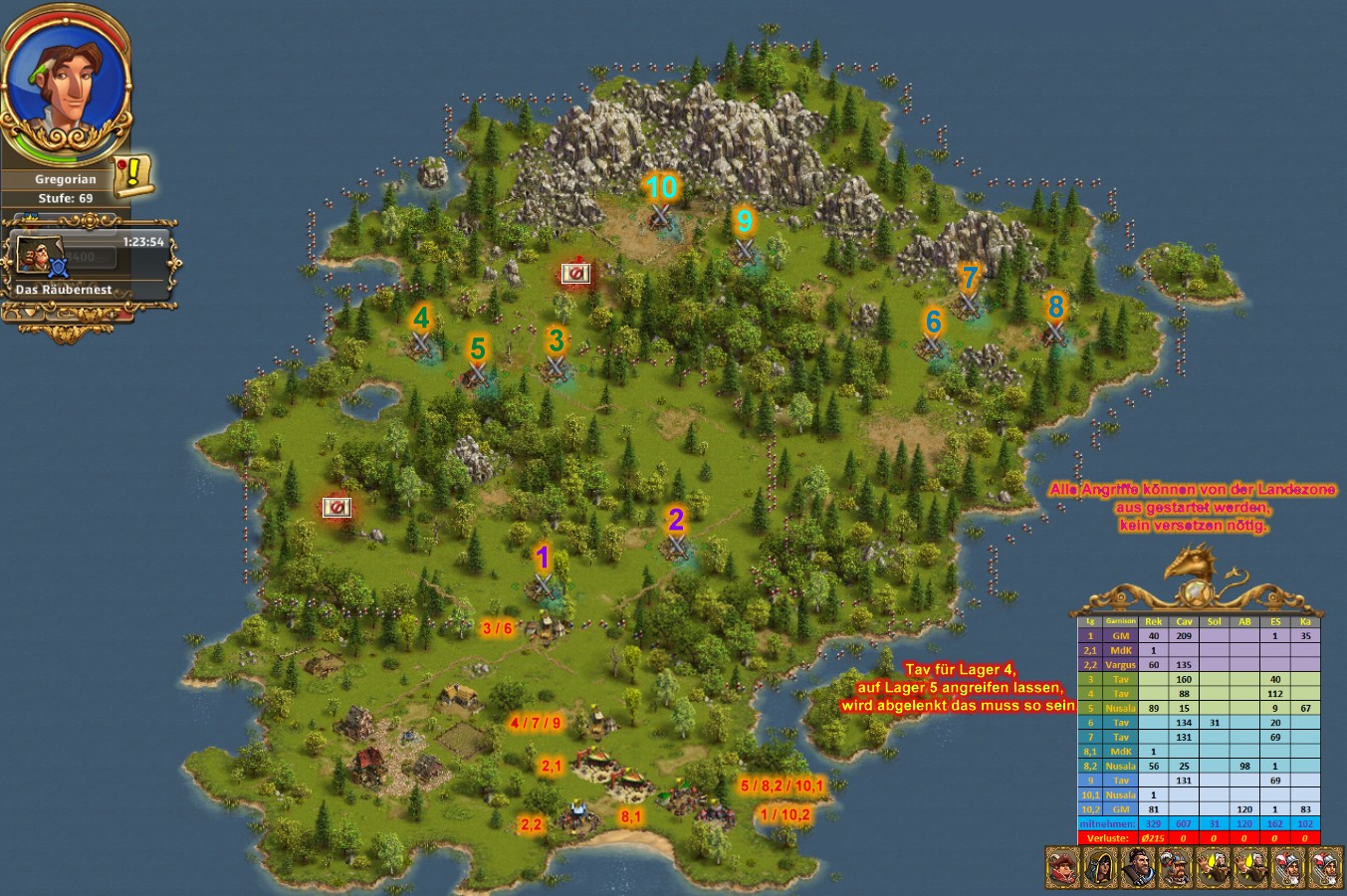Open the quest scroll with exclamation mark
This screenshot has height=896, width=1347.
coord(133,177)
